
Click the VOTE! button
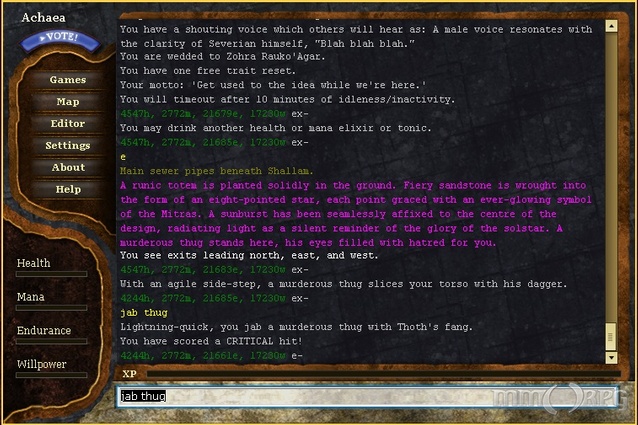click(x=60, y=41)
